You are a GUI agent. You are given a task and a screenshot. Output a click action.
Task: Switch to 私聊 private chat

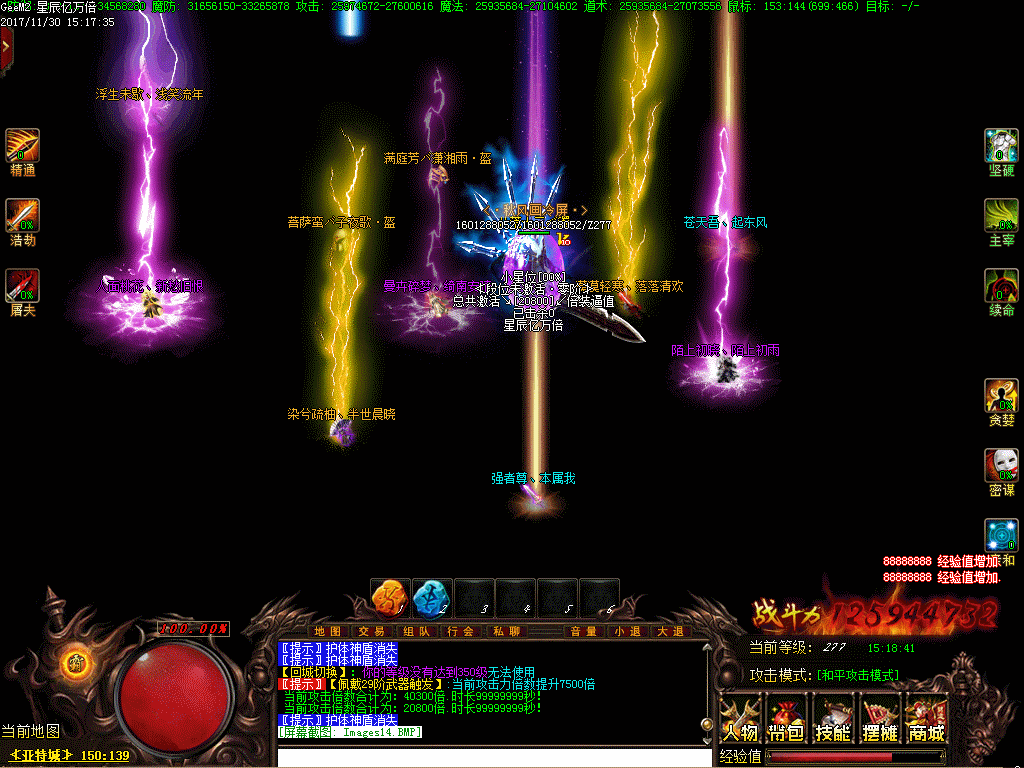[505, 631]
